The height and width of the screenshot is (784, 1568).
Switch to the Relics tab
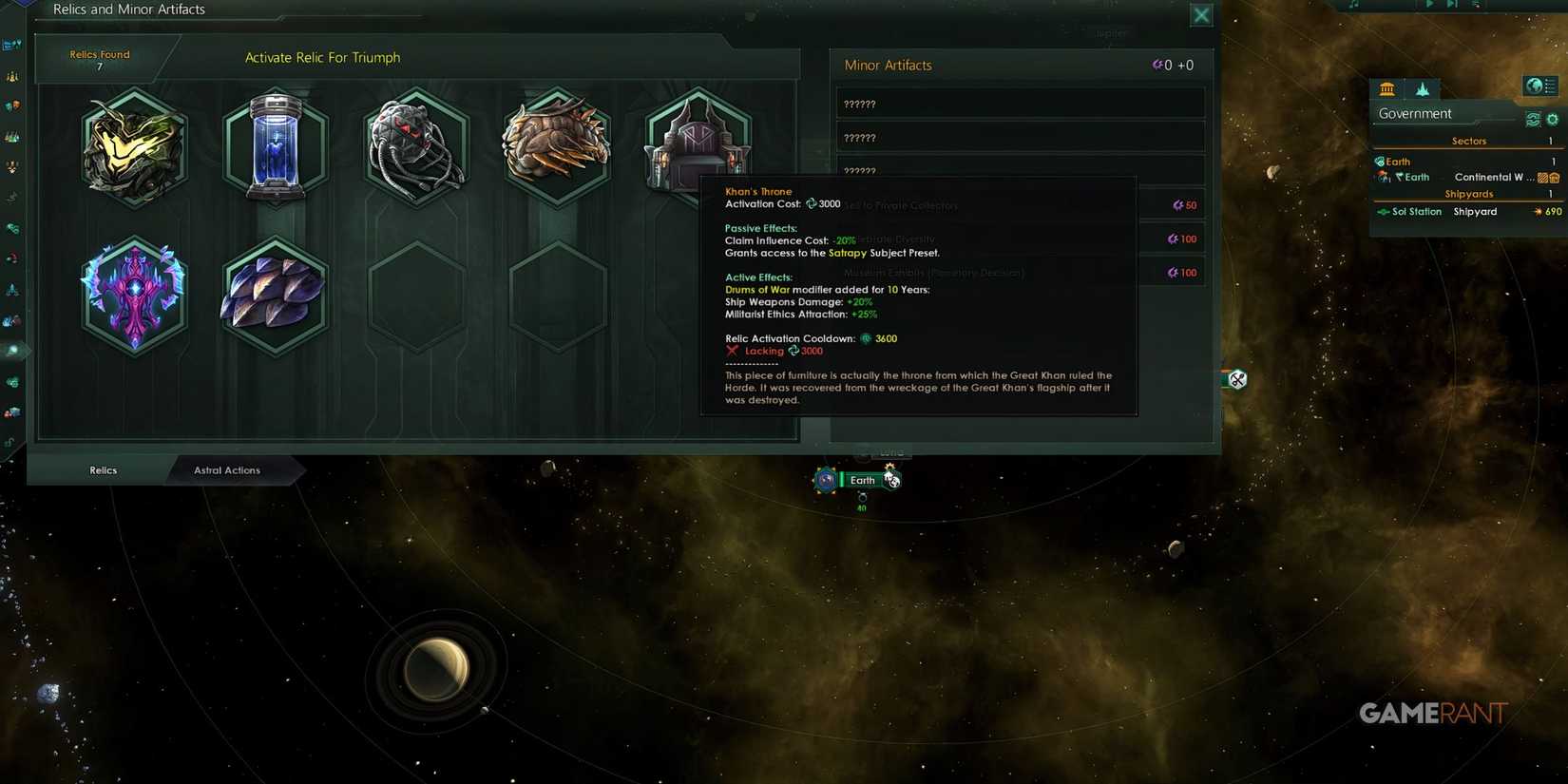(102, 469)
